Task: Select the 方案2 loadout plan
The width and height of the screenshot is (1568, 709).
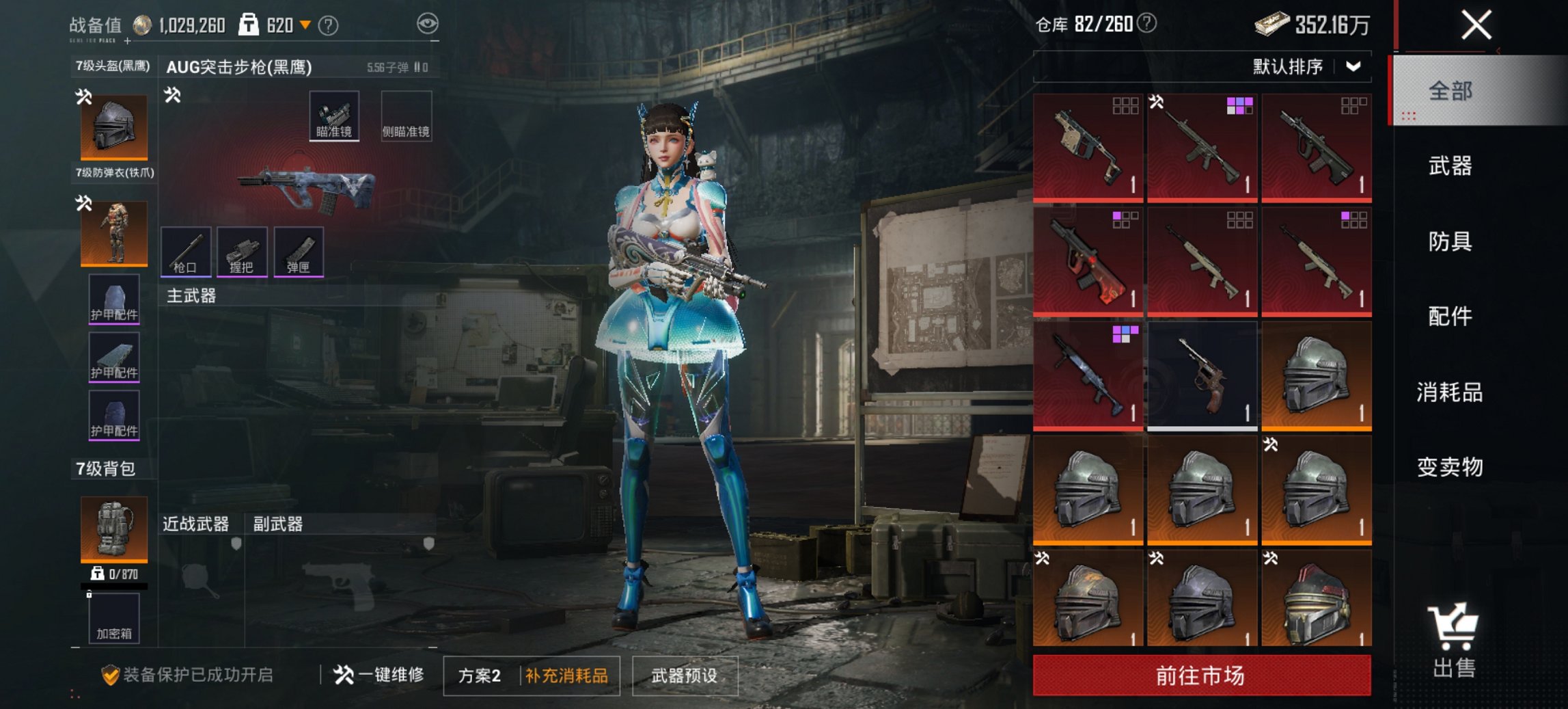Action: [480, 676]
